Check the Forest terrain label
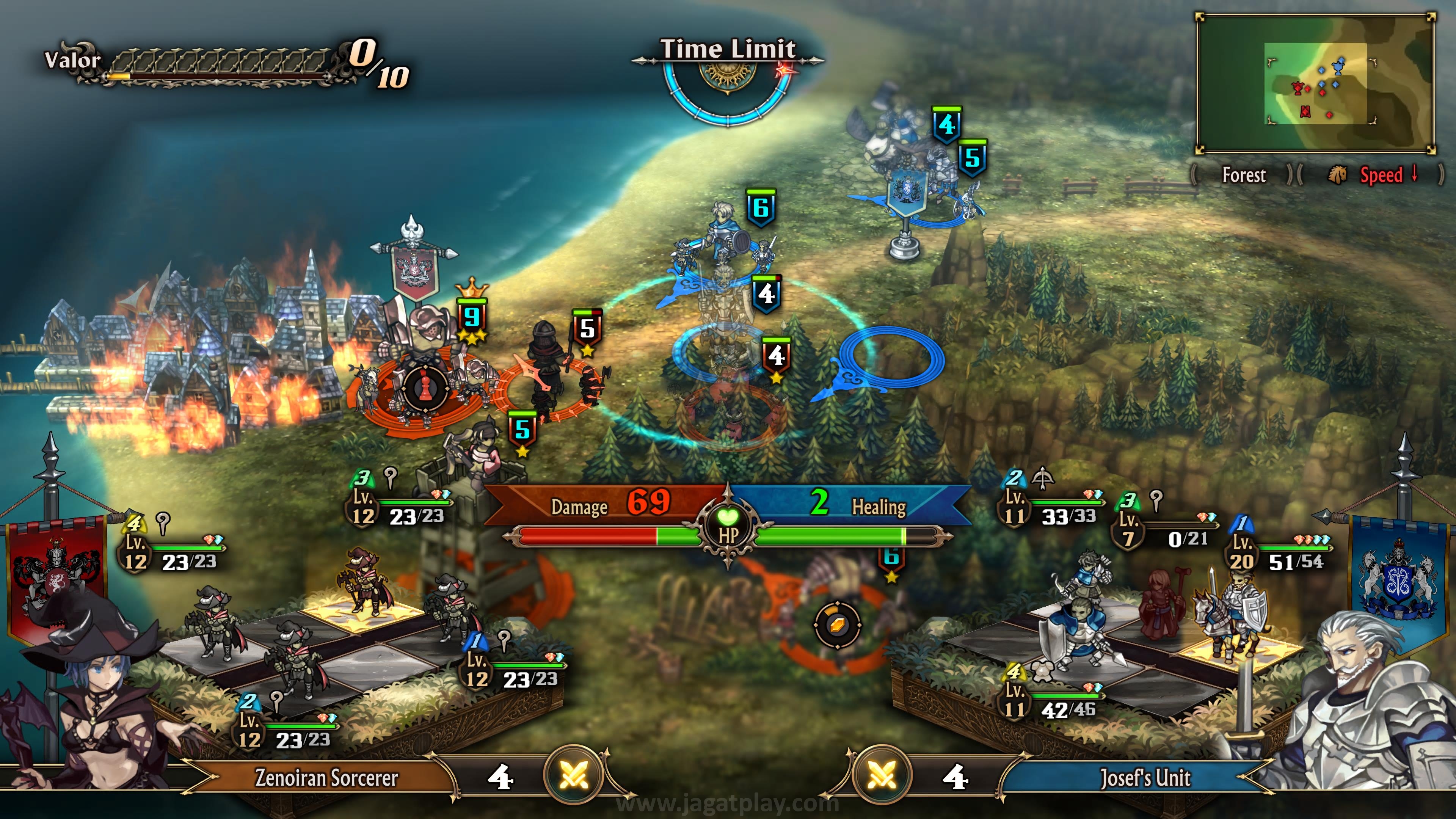1456x819 pixels. [1244, 175]
